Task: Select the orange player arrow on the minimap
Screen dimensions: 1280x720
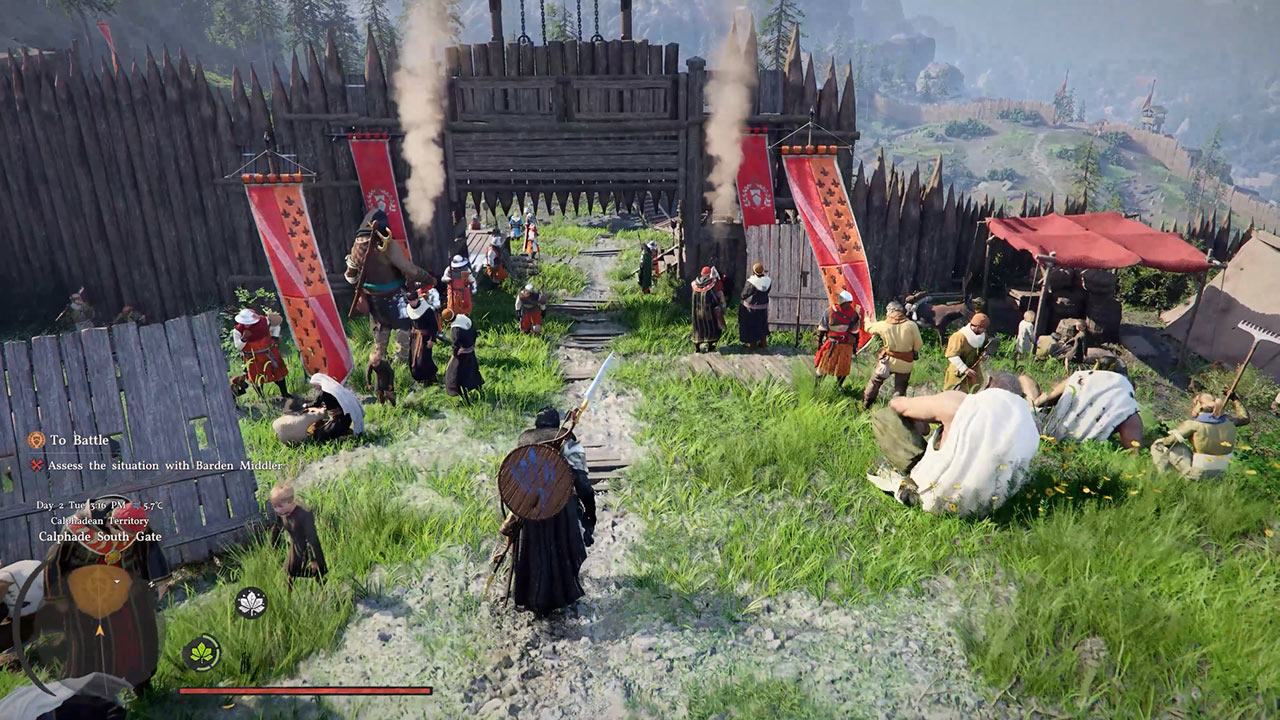Action: (x=100, y=631)
